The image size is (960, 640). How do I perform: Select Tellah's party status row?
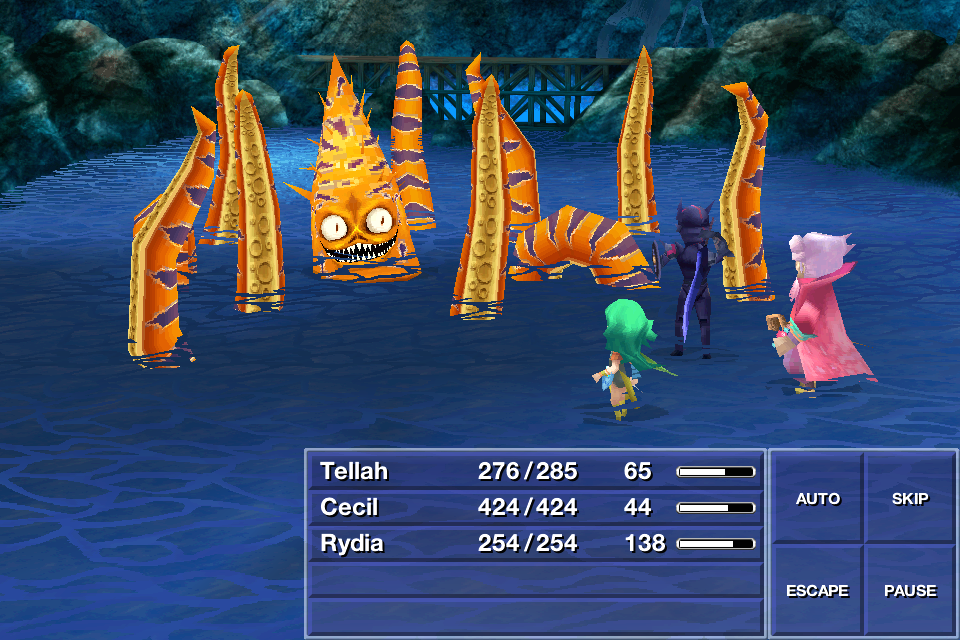(535, 471)
